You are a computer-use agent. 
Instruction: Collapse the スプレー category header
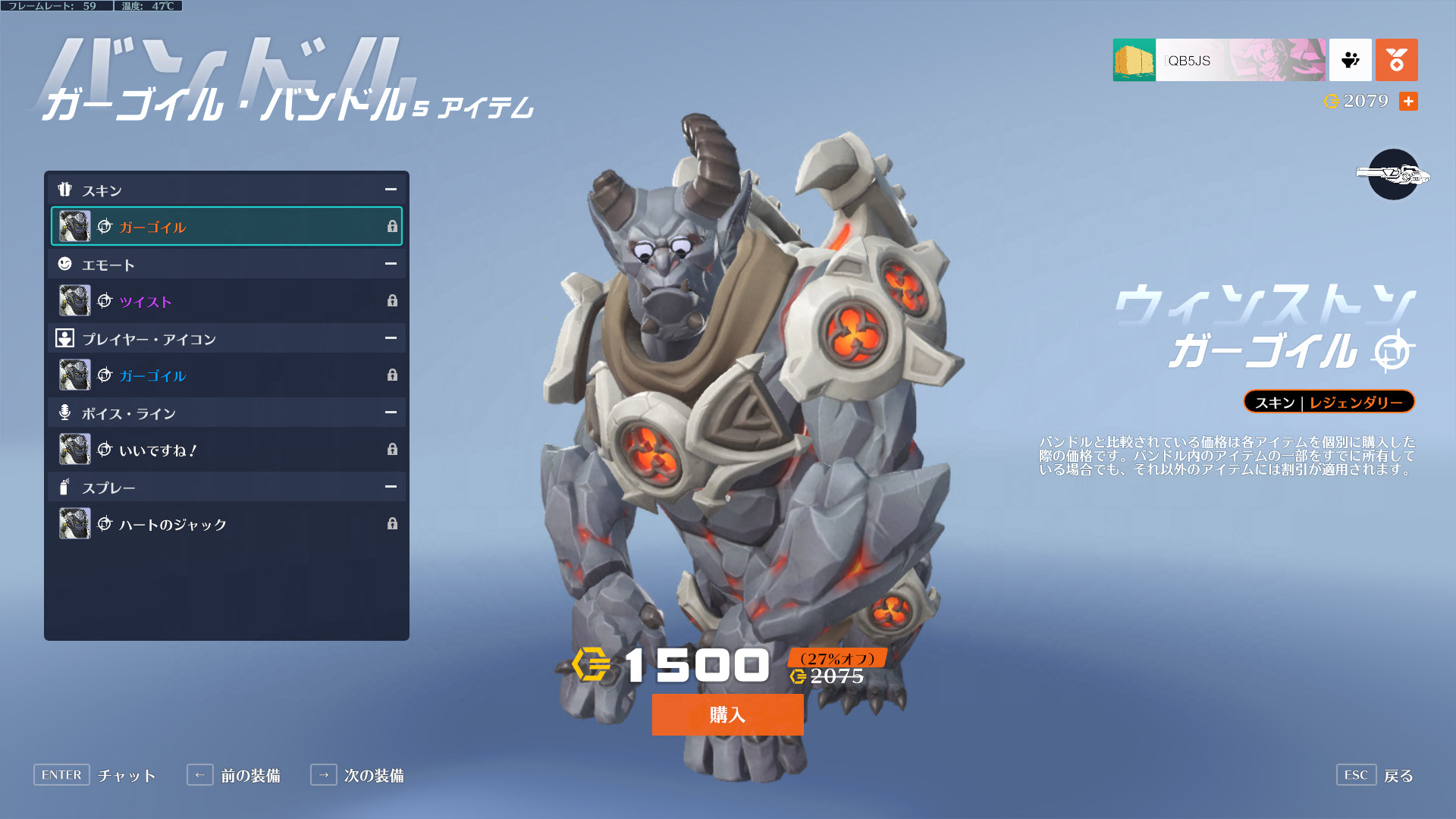coord(391,487)
